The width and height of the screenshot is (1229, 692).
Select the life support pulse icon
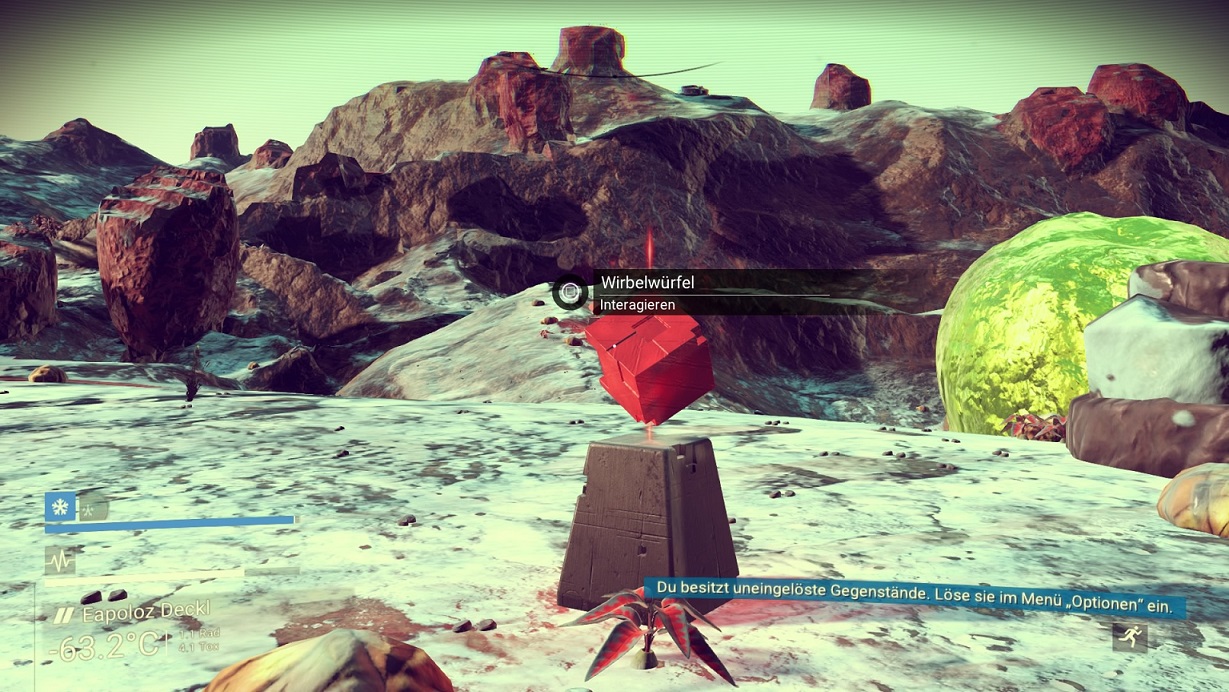click(x=59, y=560)
